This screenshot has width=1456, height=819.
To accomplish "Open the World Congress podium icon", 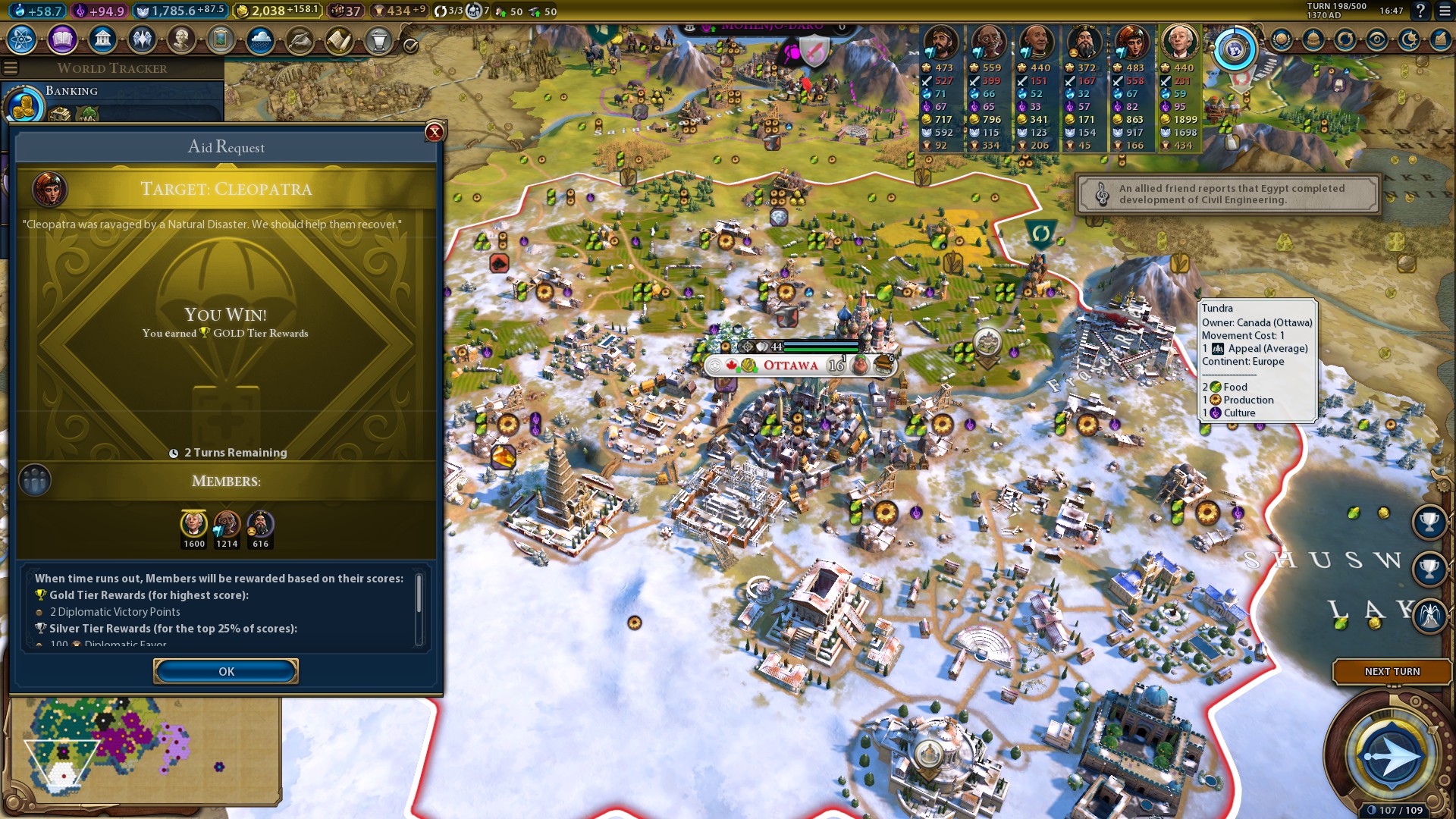I will [378, 39].
